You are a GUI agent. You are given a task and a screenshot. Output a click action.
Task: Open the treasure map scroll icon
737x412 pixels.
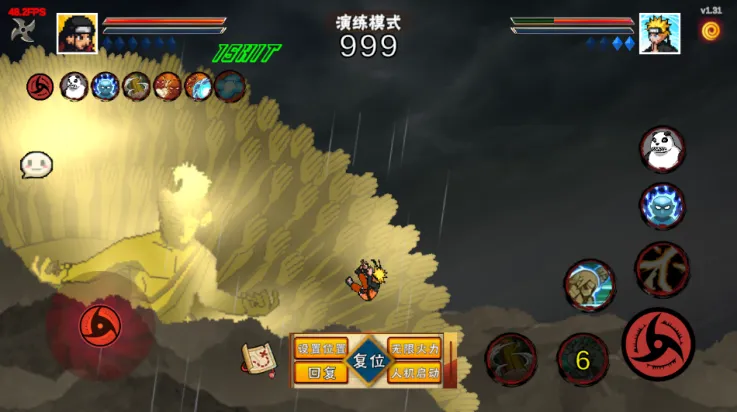click(259, 358)
